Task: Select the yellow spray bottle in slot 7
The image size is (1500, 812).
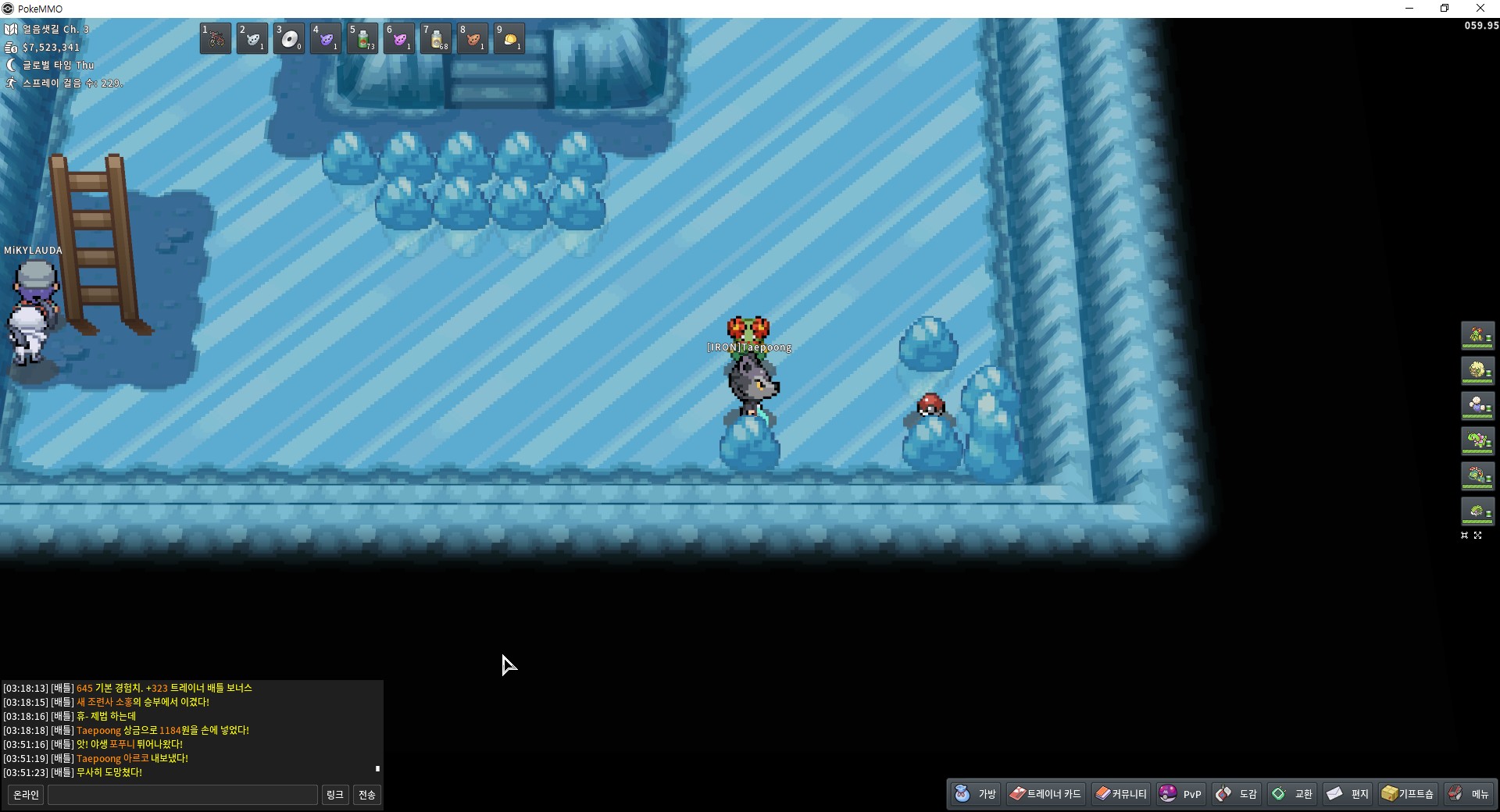Action: point(436,38)
